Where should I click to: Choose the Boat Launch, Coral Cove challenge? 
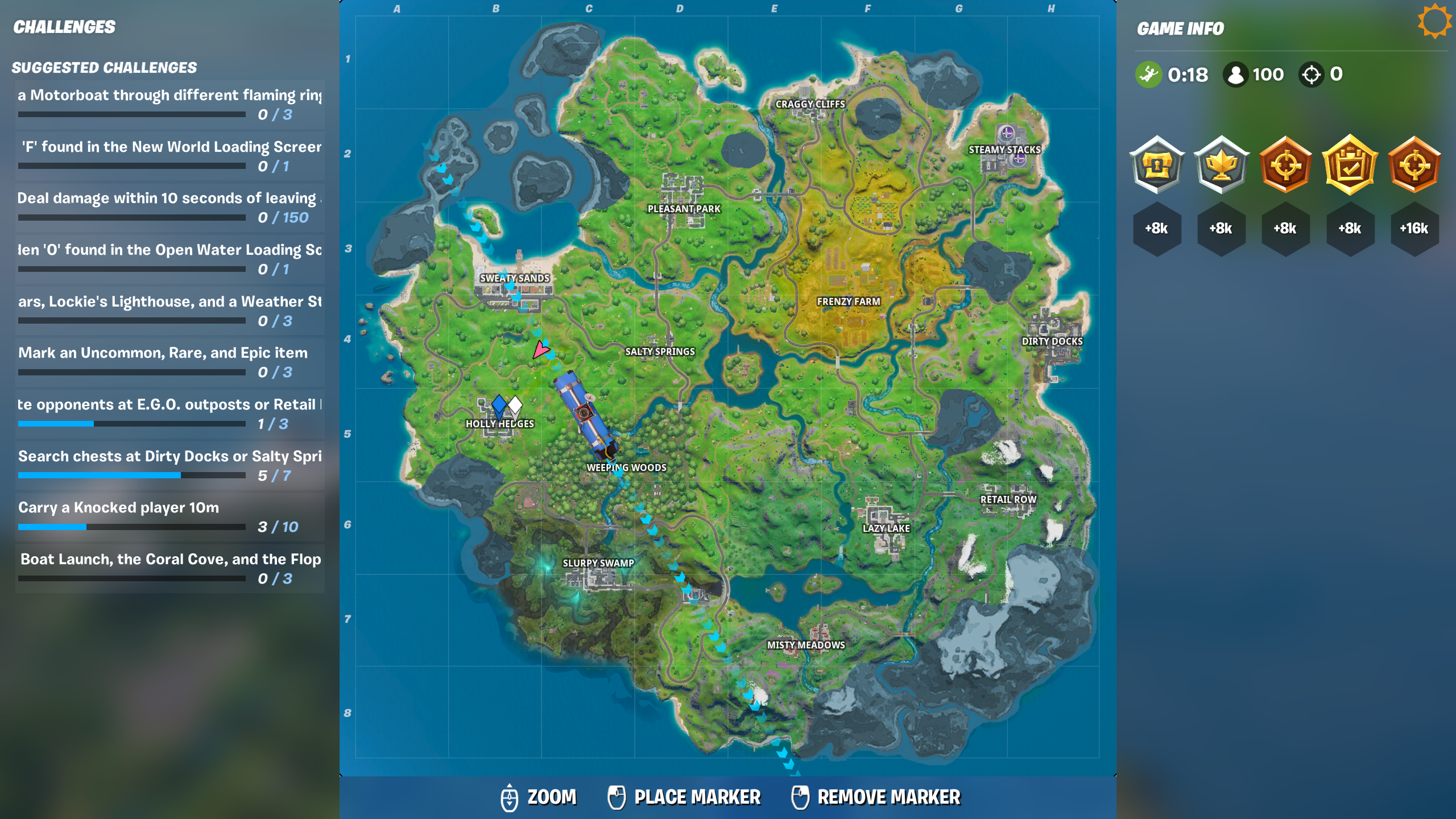[x=169, y=567]
